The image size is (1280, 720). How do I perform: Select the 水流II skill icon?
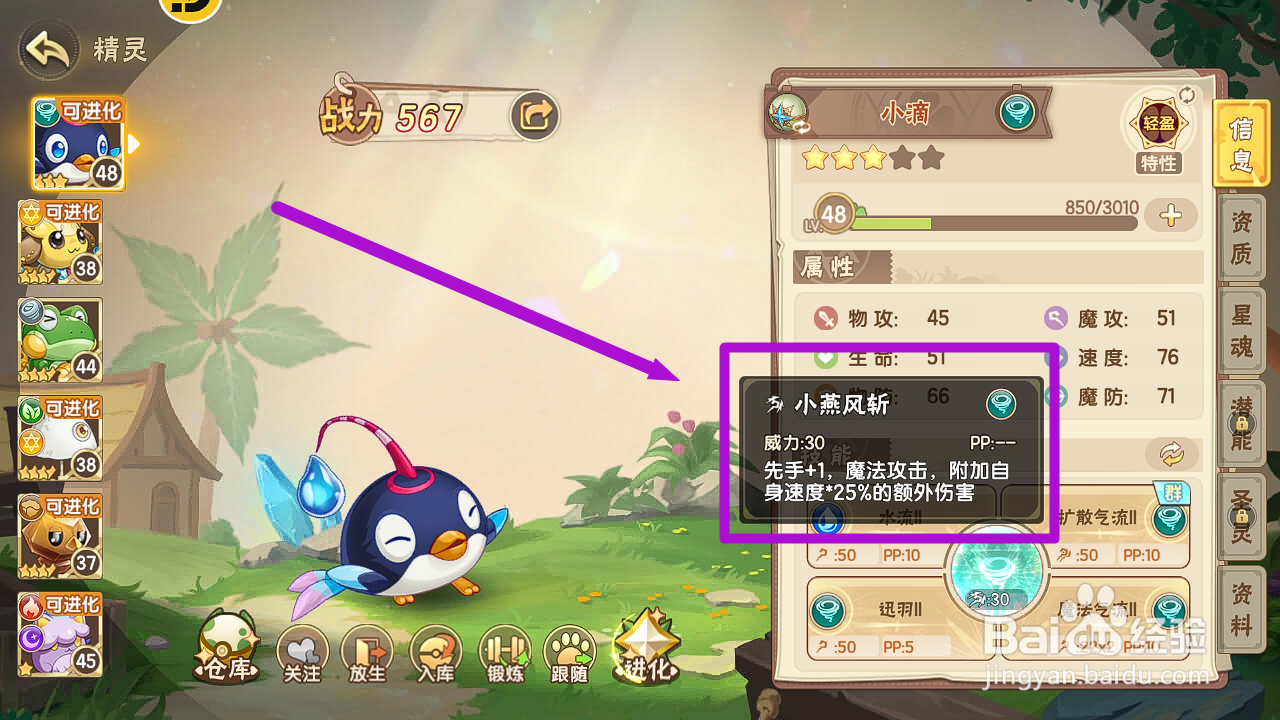(826, 520)
